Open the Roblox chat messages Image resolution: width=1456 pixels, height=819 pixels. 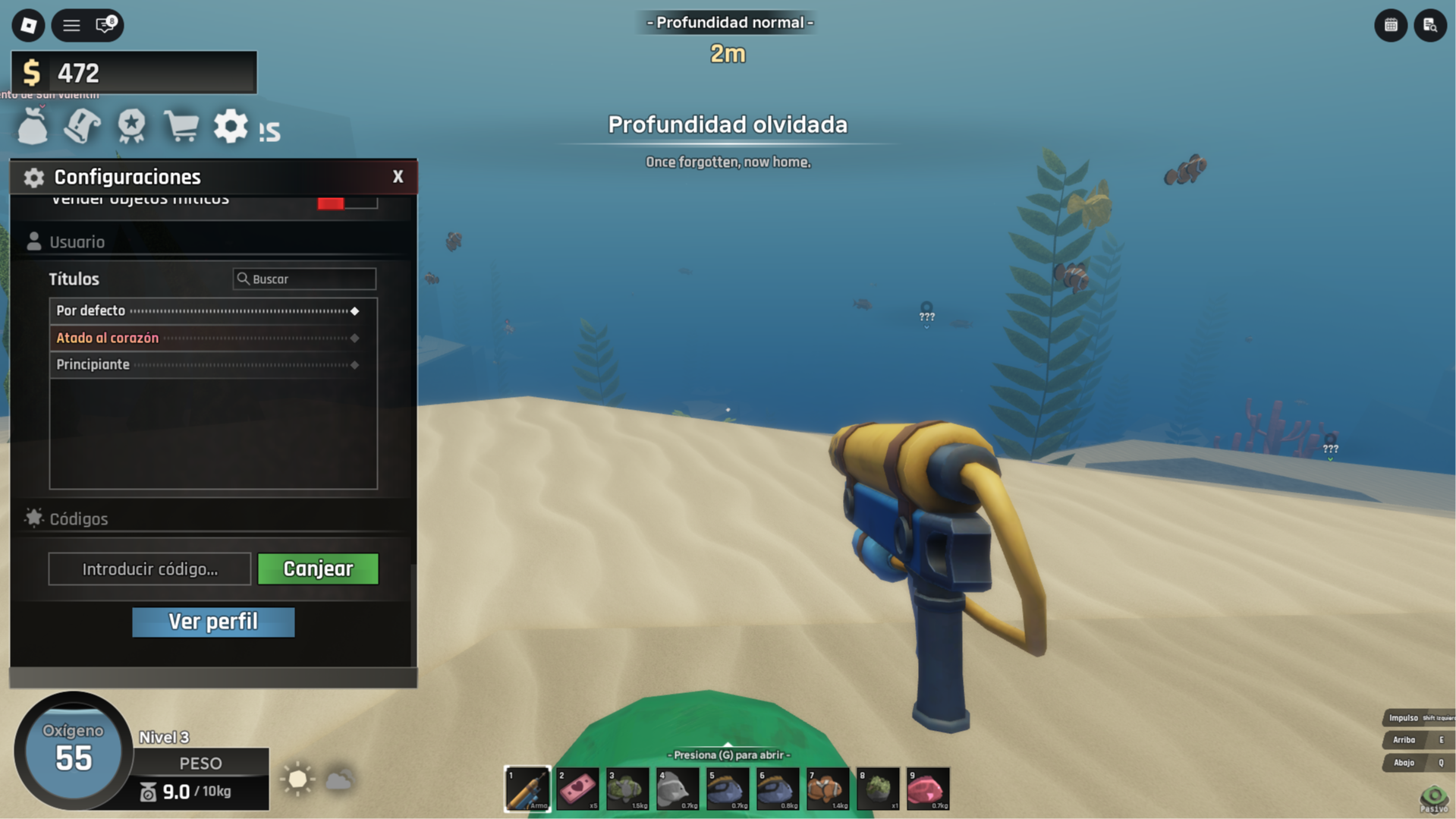pyautogui.click(x=105, y=25)
